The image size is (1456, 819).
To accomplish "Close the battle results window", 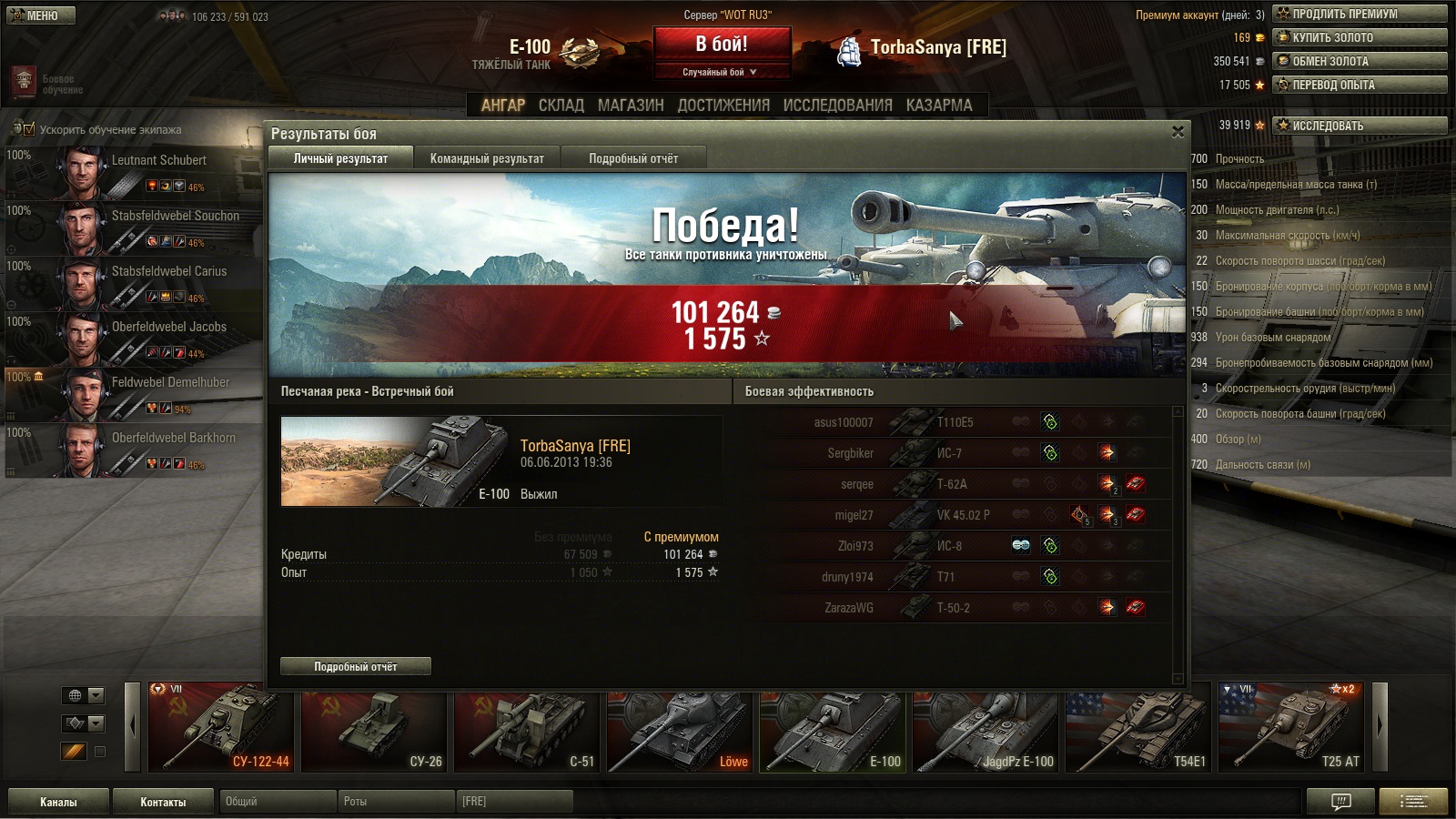I will tap(1178, 132).
